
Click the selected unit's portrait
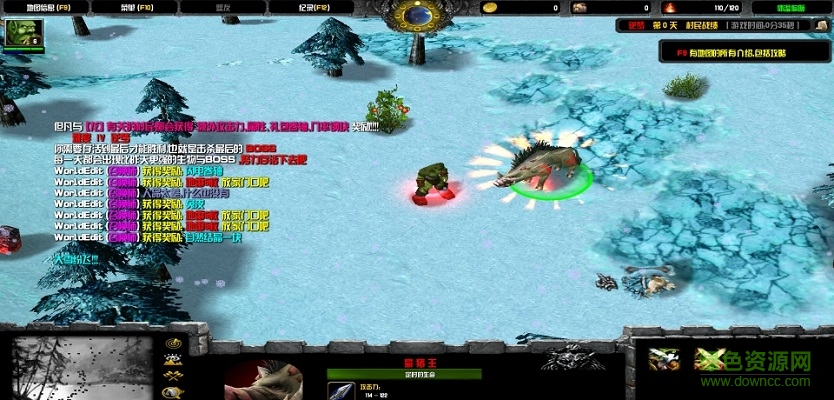263,380
